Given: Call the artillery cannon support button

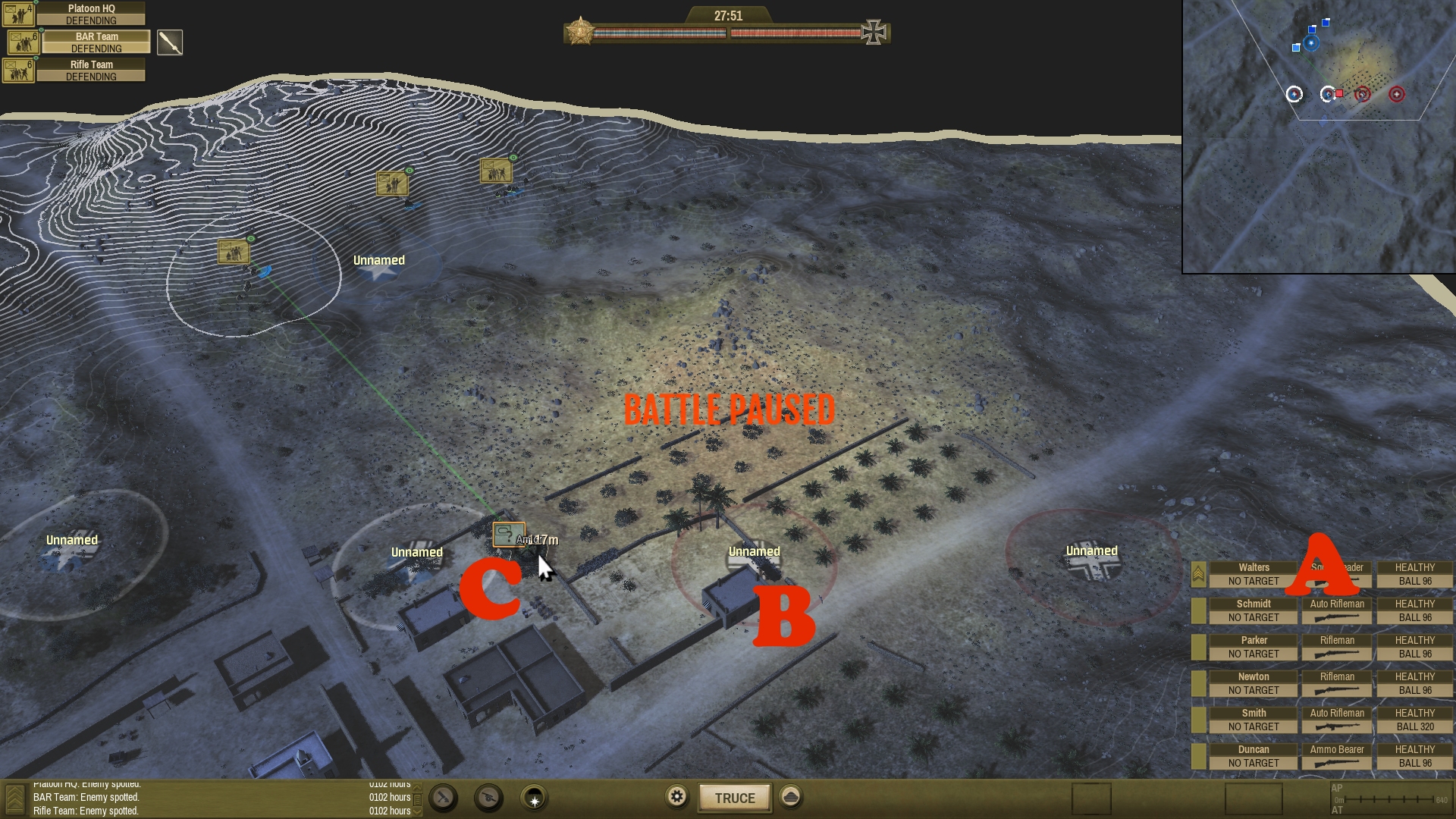Looking at the screenshot, I should coord(489,798).
